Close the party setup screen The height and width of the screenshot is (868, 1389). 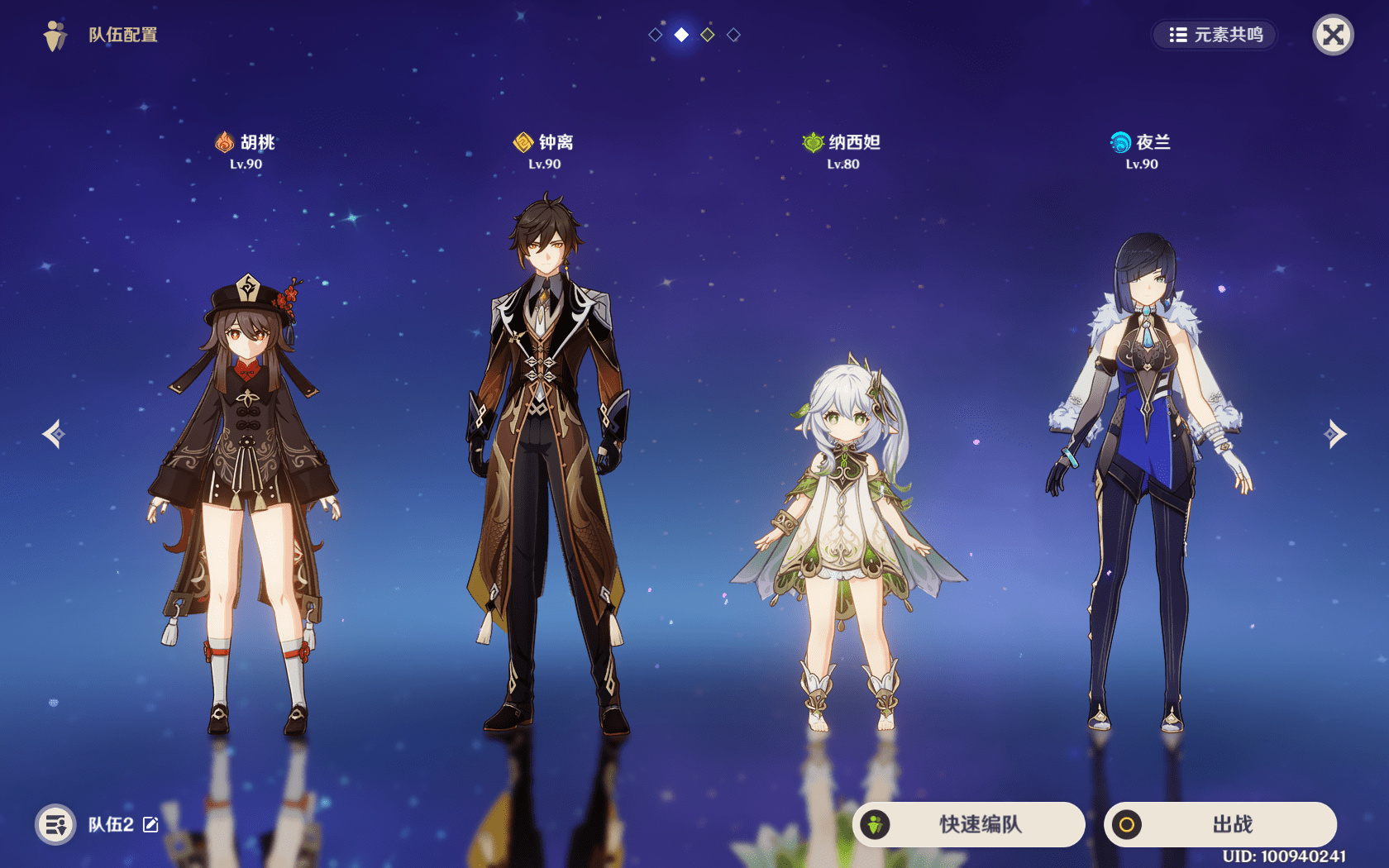tap(1333, 35)
